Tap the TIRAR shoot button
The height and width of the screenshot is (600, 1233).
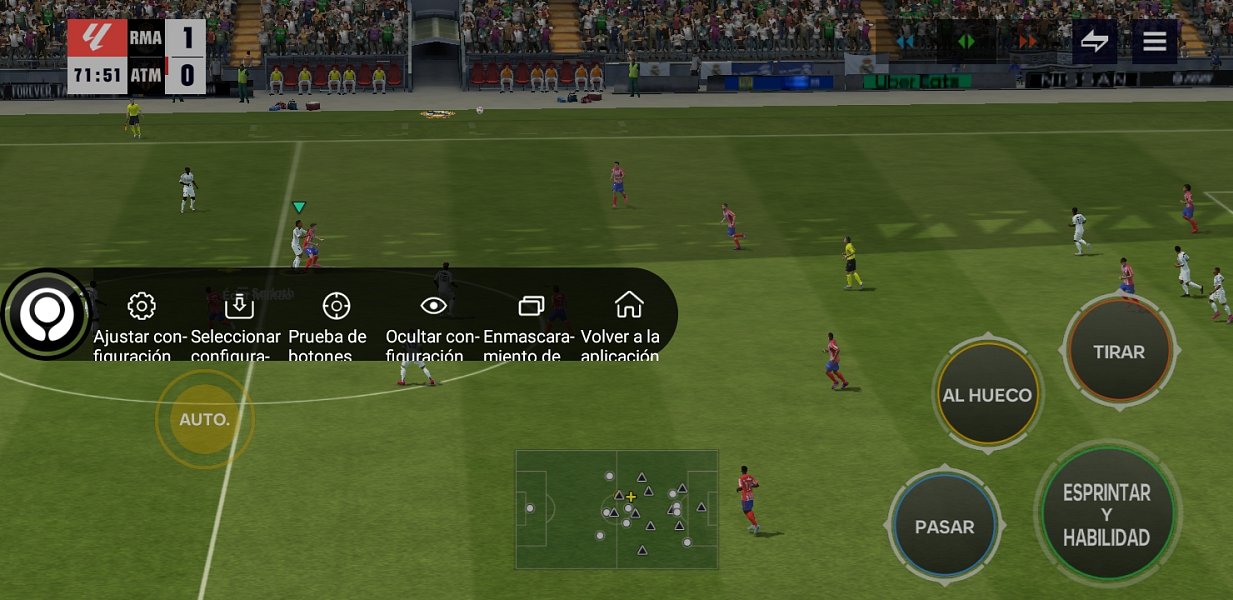(1119, 352)
